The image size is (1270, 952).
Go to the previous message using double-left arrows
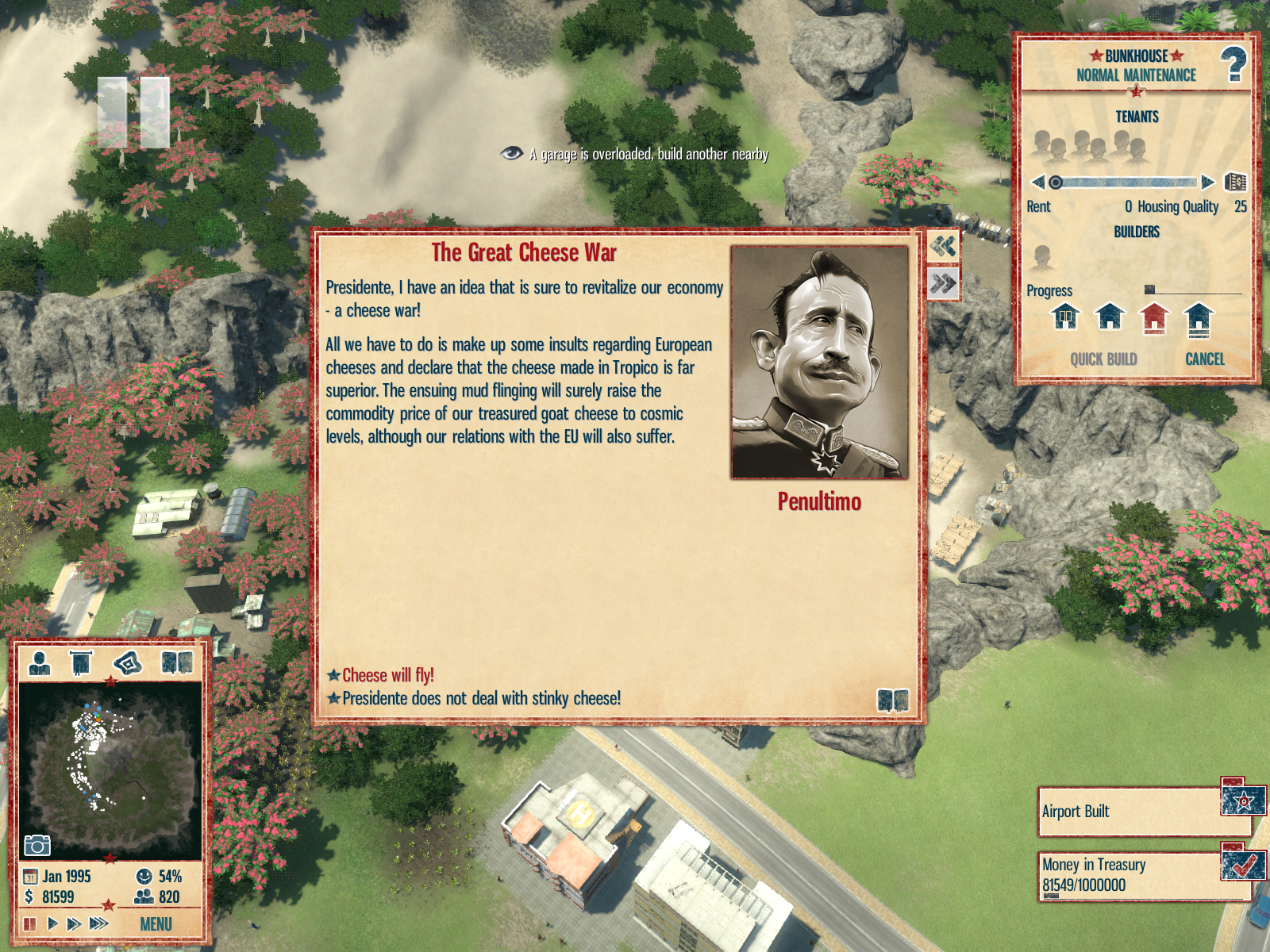coord(943,247)
